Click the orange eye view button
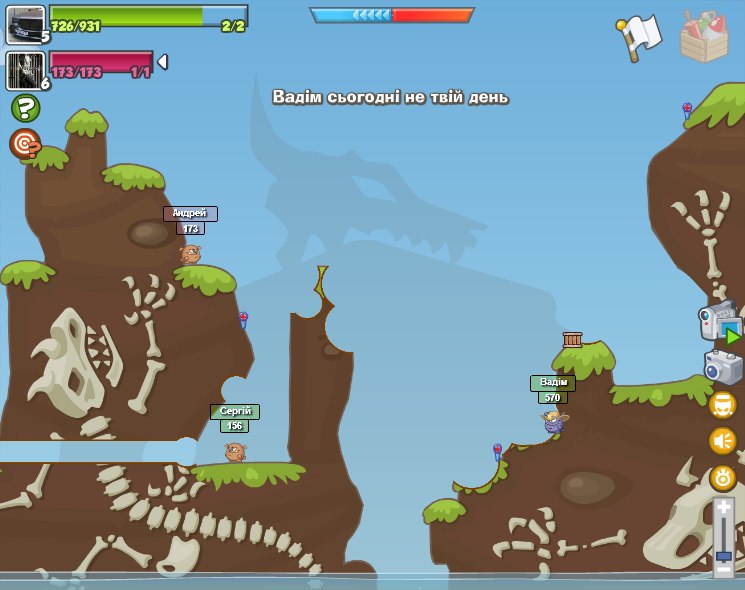This screenshot has height=590, width=745. coord(723,477)
